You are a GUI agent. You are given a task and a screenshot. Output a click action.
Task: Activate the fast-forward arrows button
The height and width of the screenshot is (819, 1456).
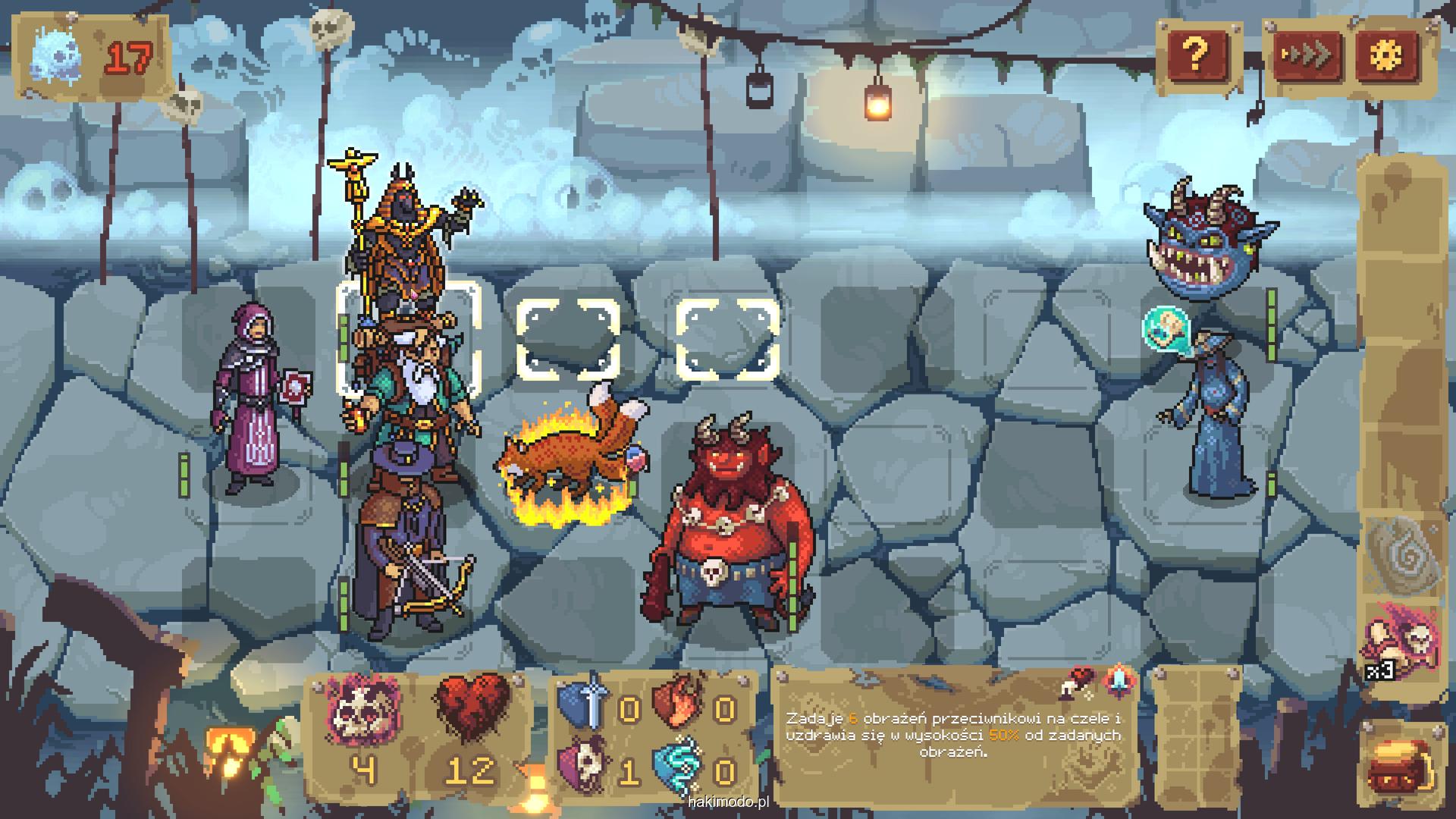tap(1306, 54)
